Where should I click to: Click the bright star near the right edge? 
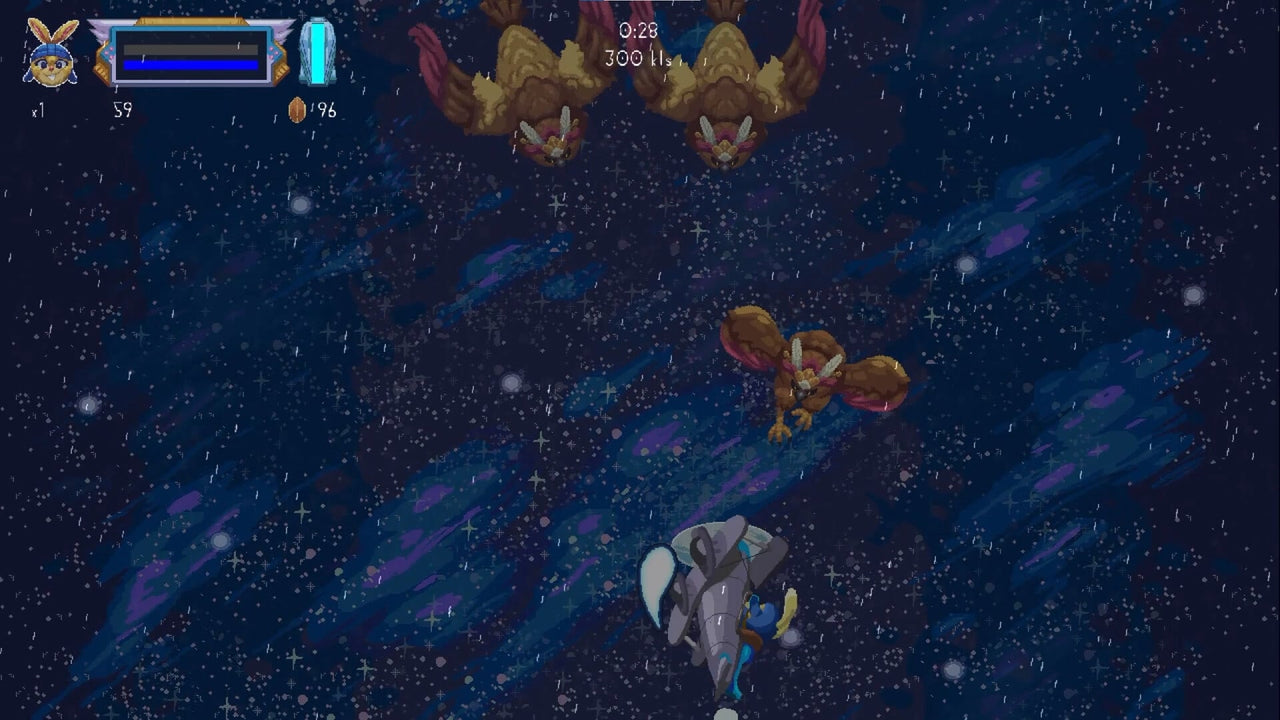(1193, 295)
